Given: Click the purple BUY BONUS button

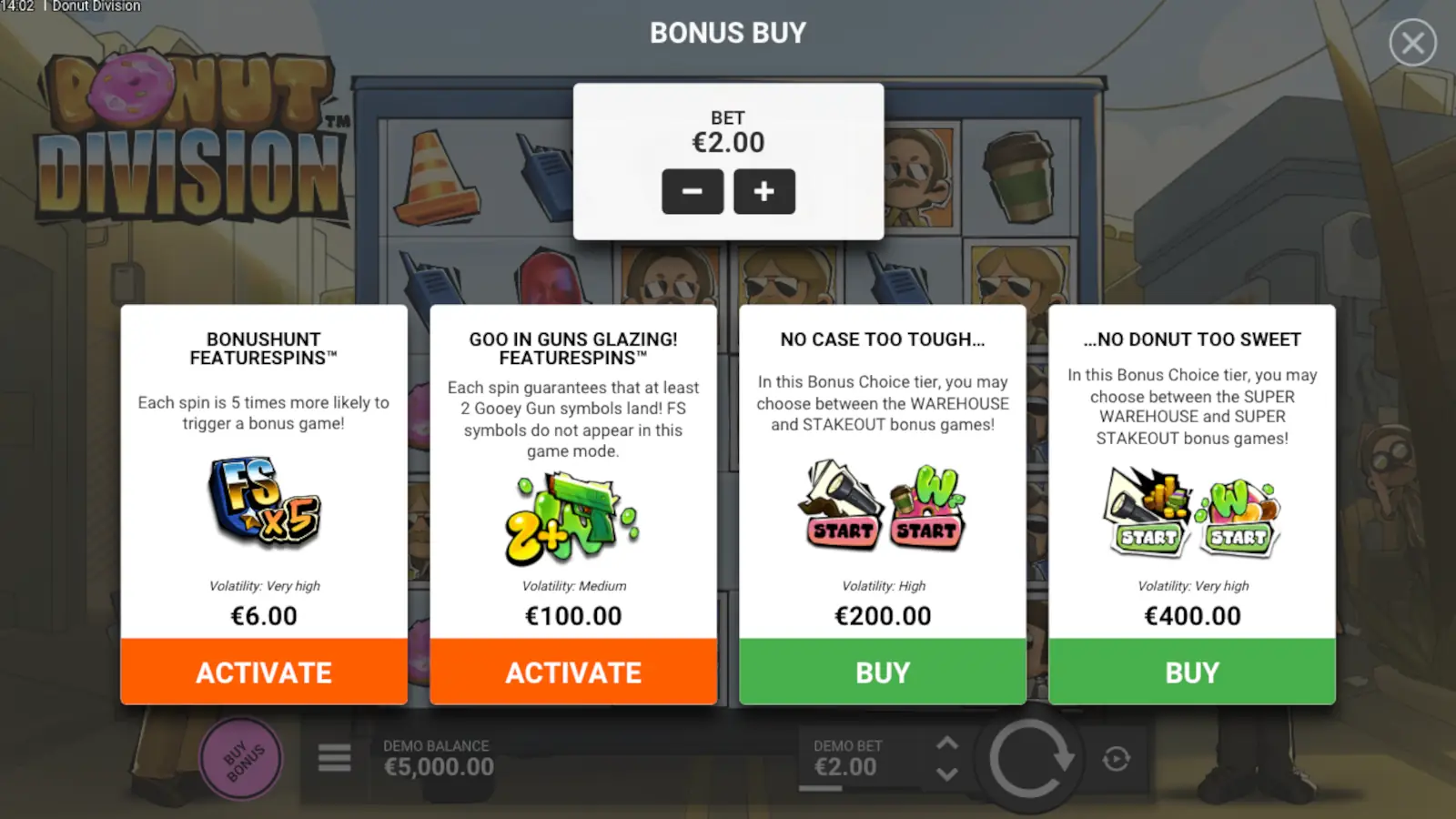Looking at the screenshot, I should click(x=240, y=757).
